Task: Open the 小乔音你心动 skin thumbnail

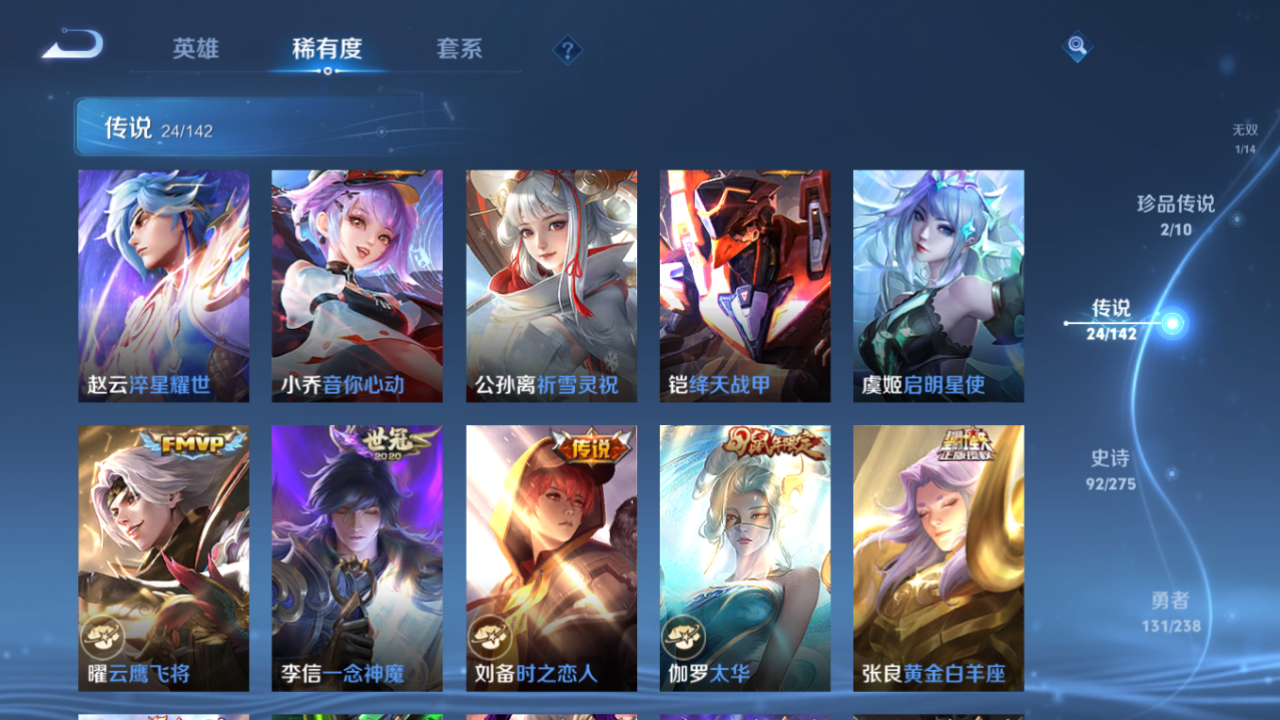Action: 355,287
